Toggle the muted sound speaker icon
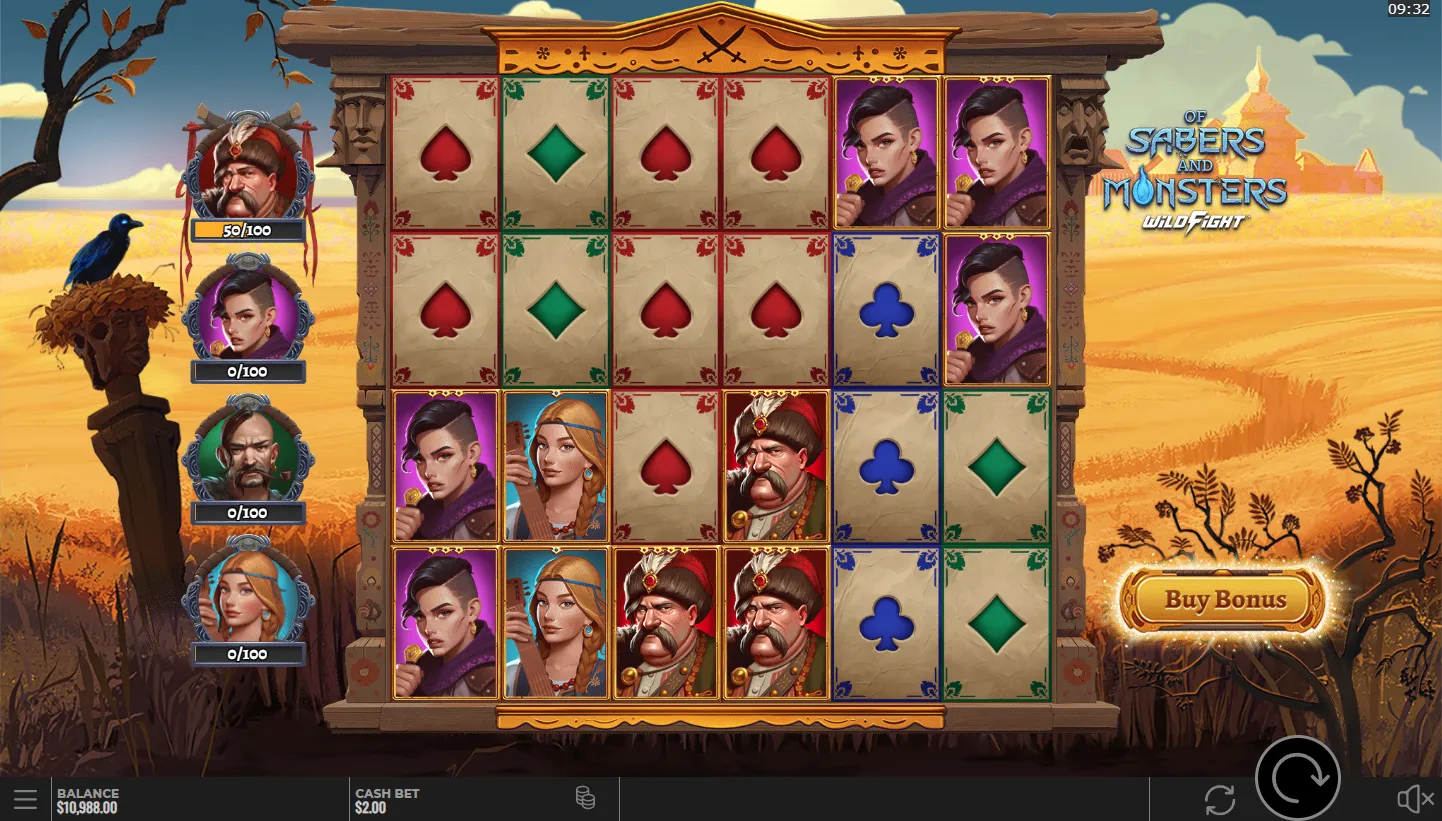Viewport: 1442px width, 821px height. pos(1414,799)
